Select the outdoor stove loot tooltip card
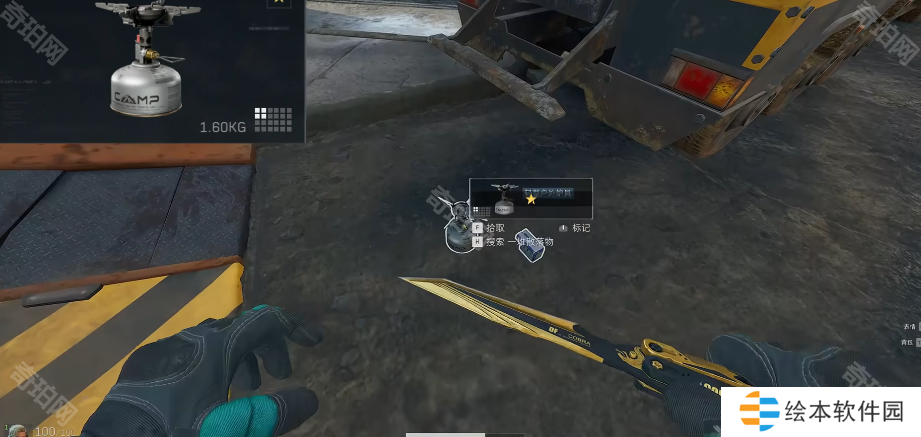 [531, 199]
